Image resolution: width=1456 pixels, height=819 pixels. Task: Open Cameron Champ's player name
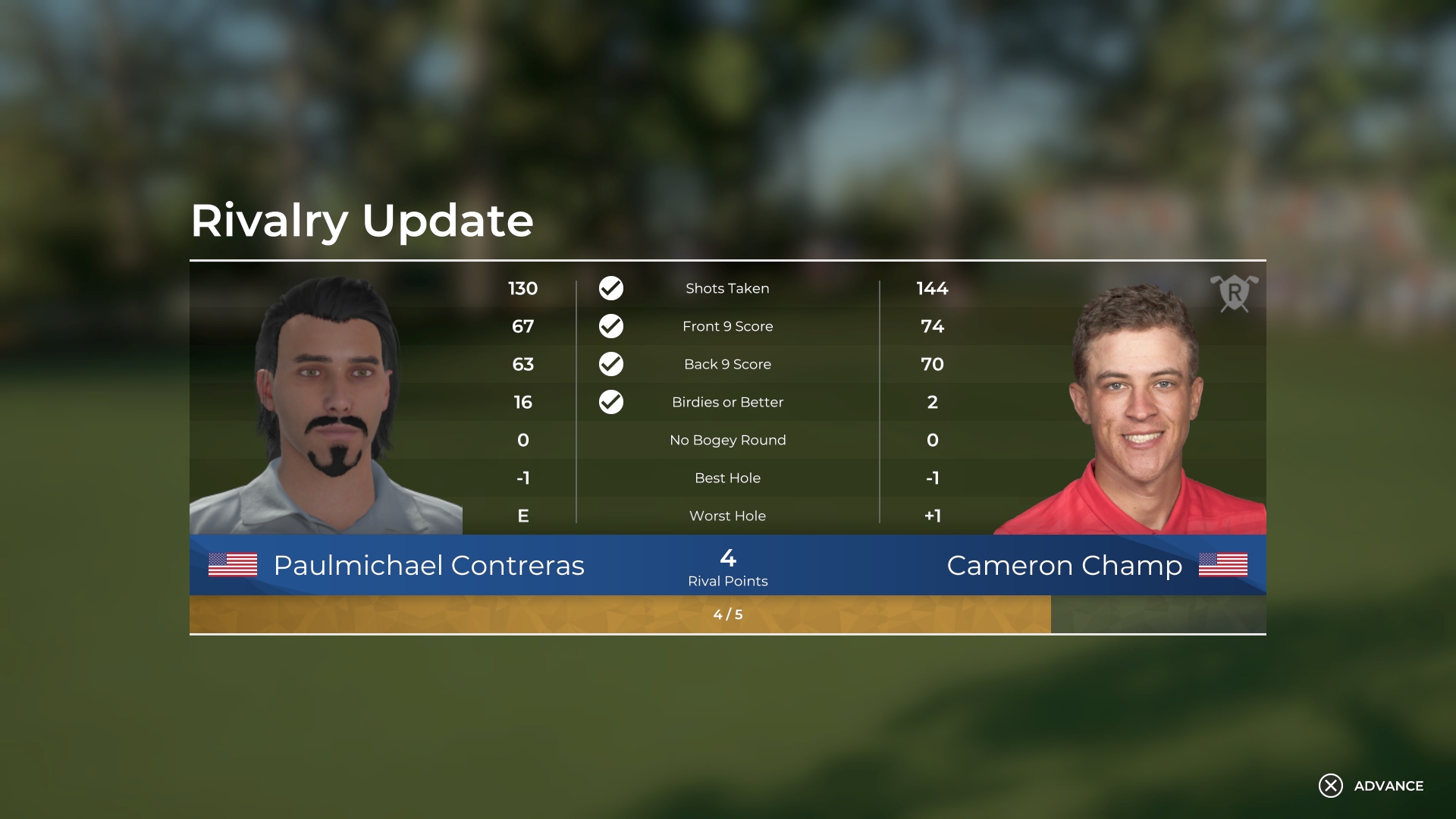click(1064, 565)
